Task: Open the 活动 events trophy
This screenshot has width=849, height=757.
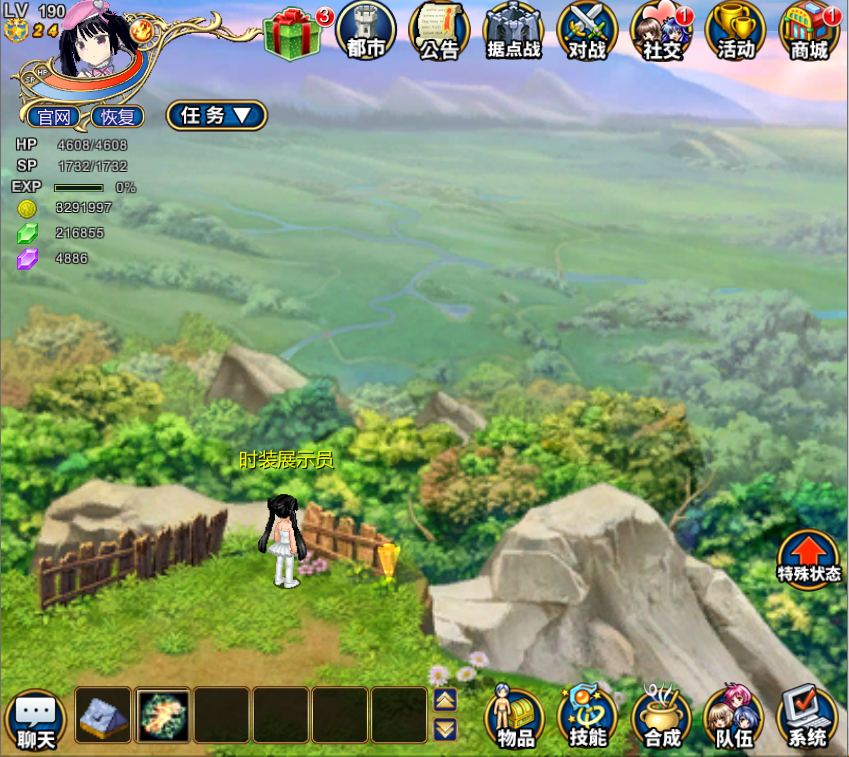Action: [735, 31]
